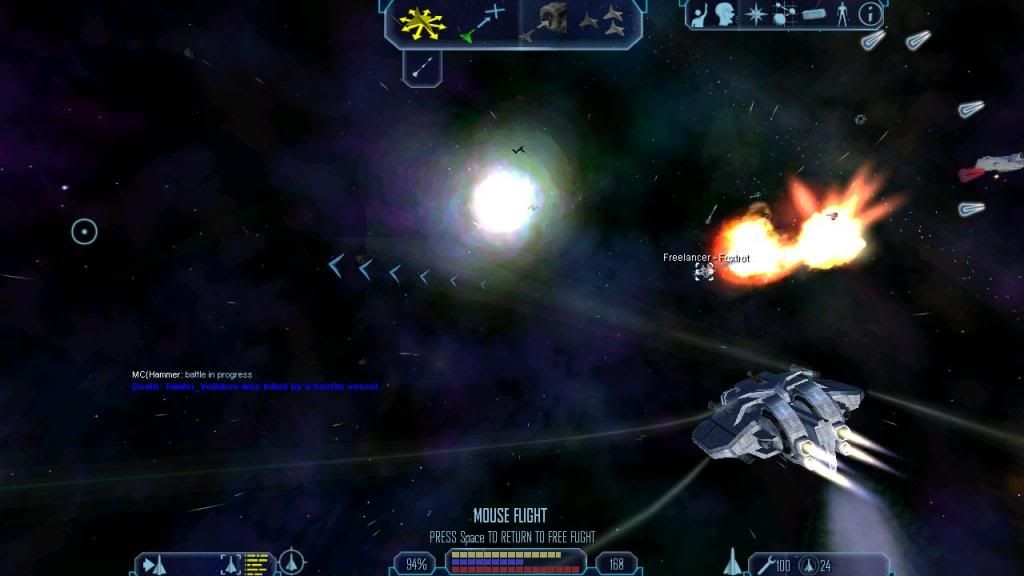
Task: Click the circled ship icon at bottom left
Action: (291, 562)
